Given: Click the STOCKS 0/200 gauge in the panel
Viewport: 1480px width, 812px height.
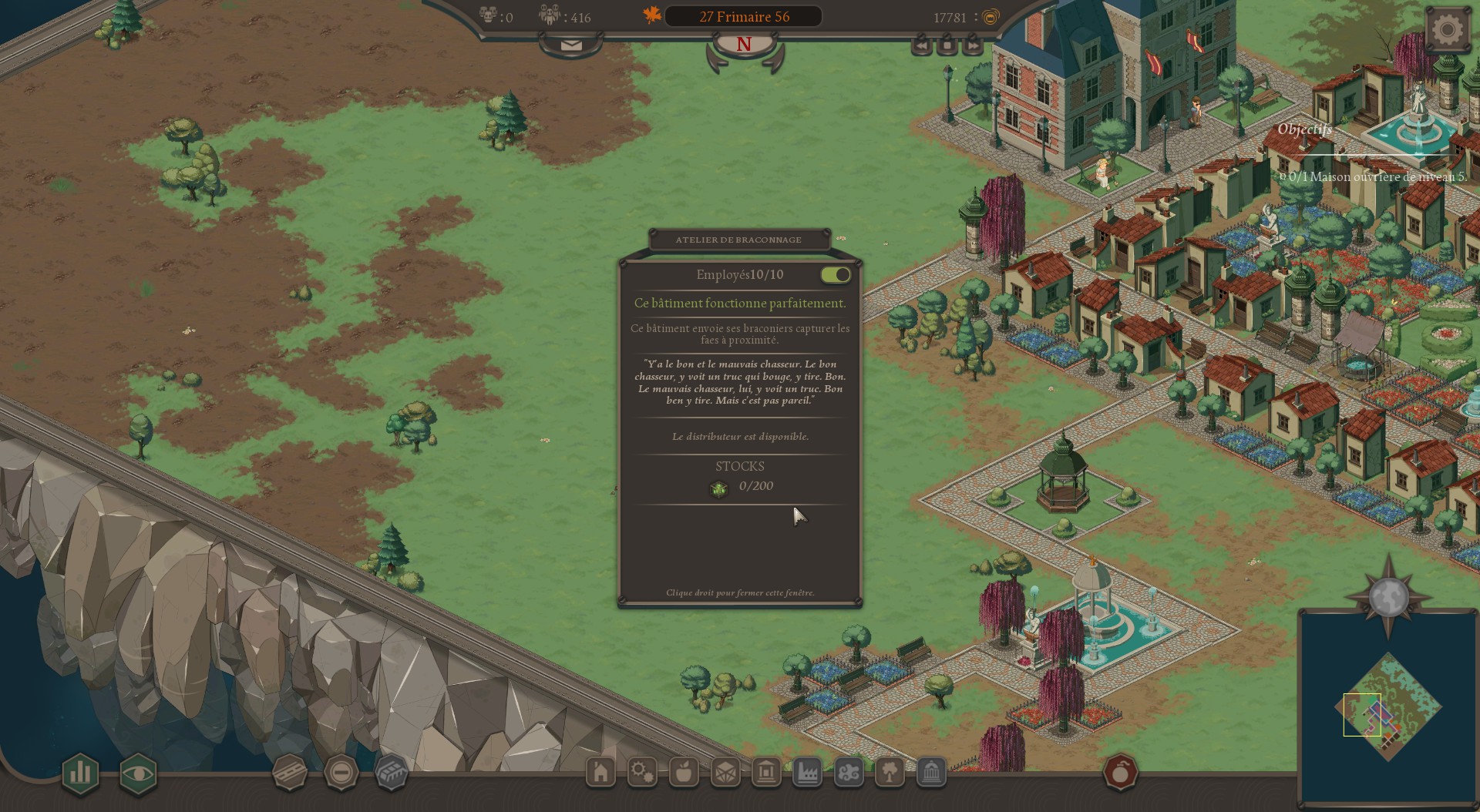Looking at the screenshot, I should pos(738,485).
